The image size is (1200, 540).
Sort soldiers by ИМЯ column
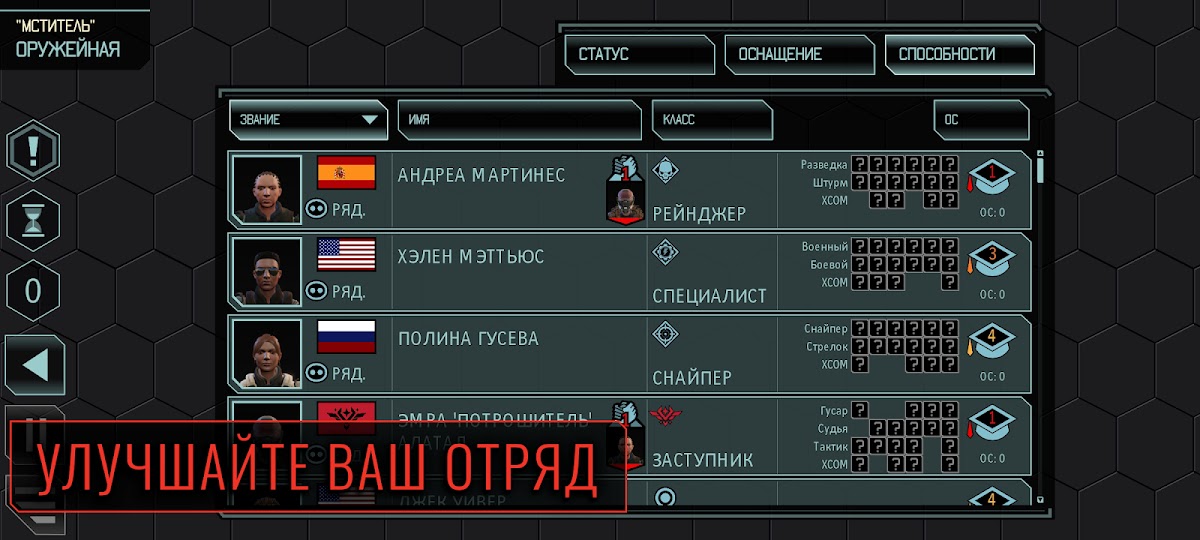click(x=519, y=120)
